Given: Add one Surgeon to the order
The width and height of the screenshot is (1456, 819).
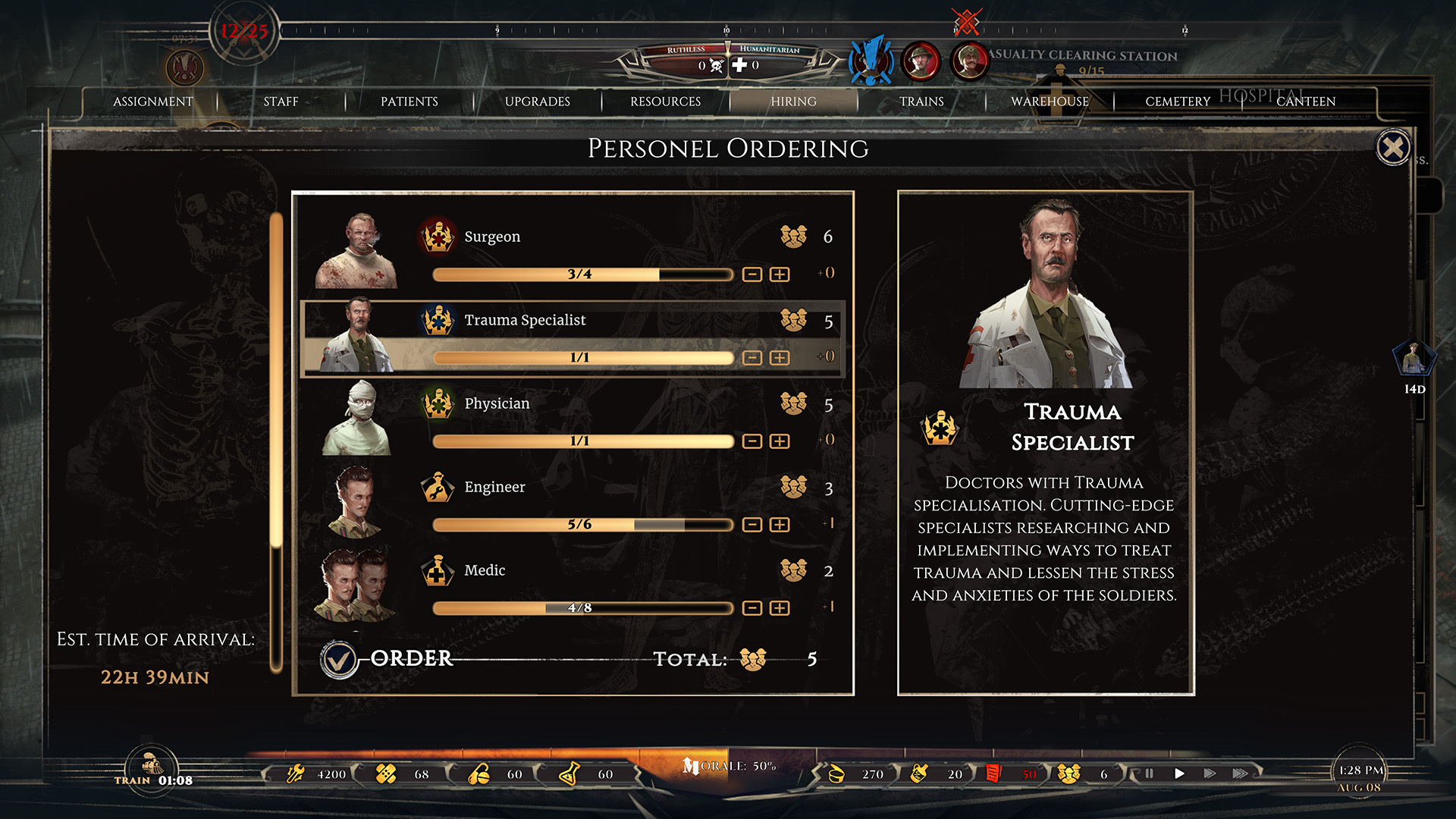Looking at the screenshot, I should pos(780,275).
